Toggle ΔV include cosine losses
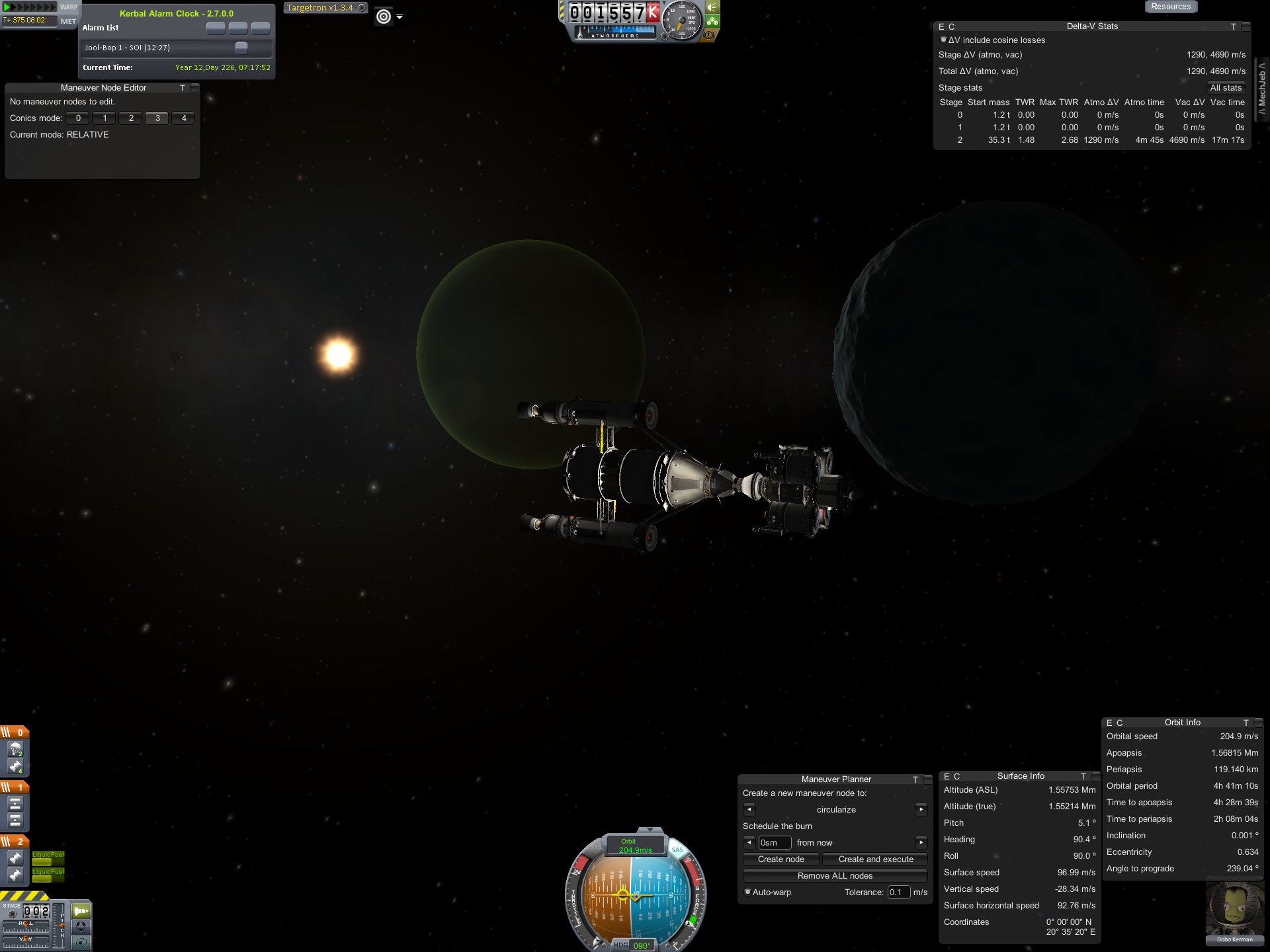1270x952 pixels. (943, 40)
